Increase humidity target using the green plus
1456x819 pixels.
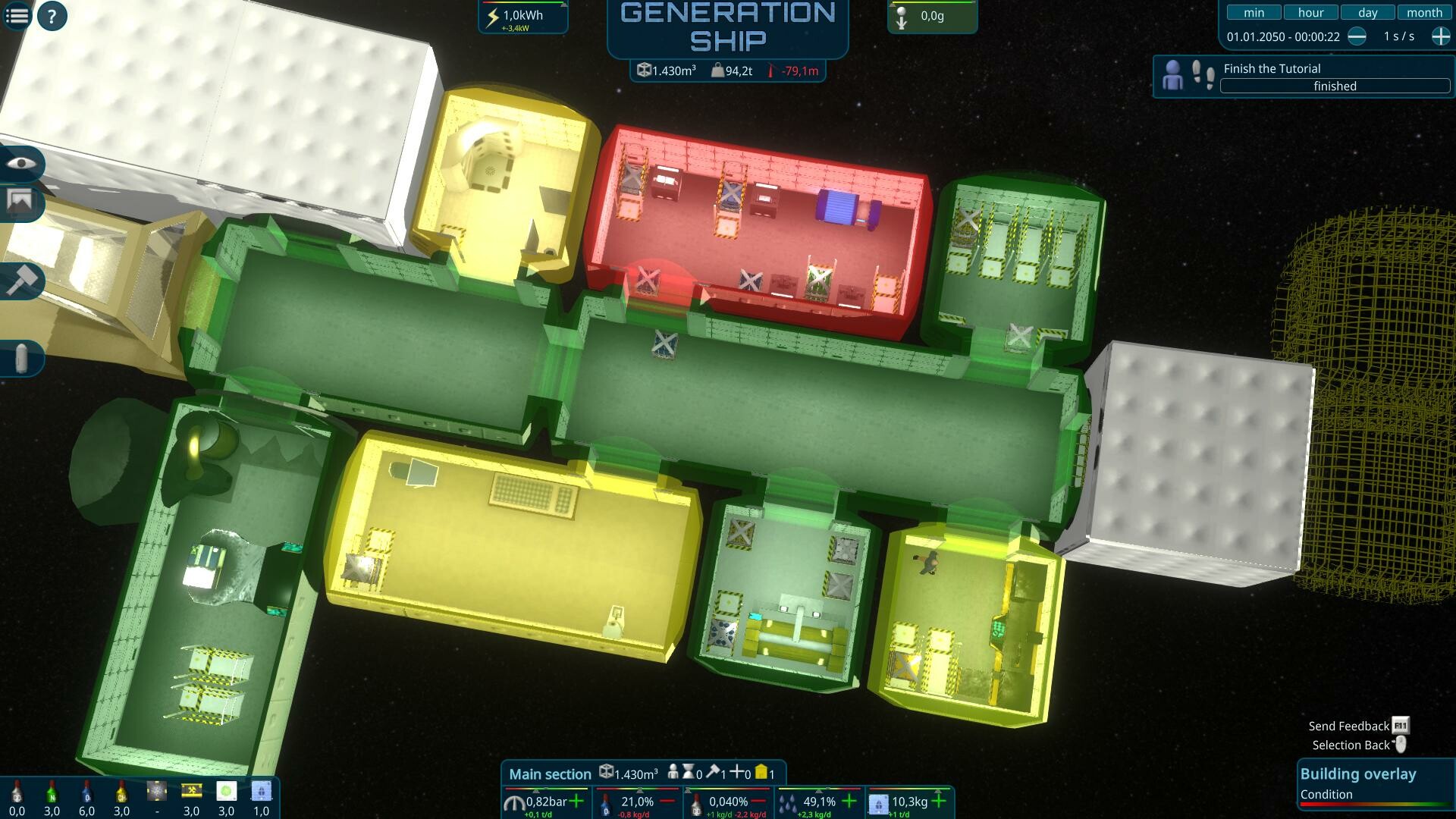(849, 800)
